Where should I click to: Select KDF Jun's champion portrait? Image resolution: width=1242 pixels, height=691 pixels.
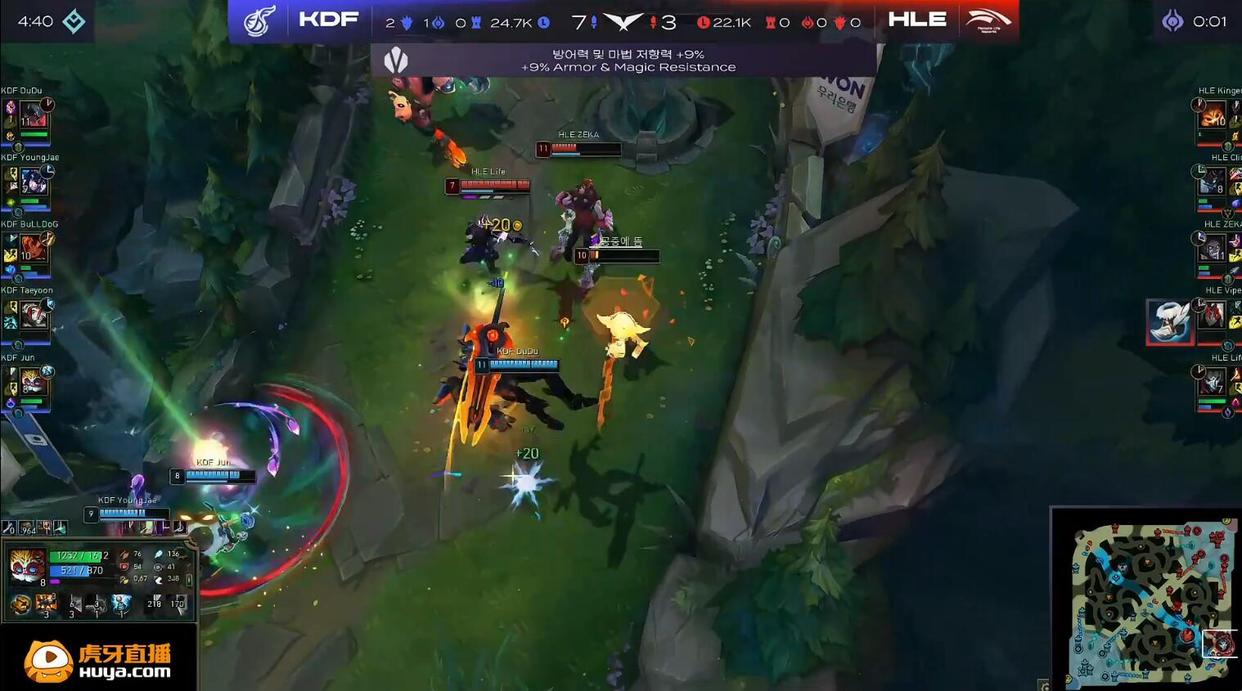click(32, 382)
